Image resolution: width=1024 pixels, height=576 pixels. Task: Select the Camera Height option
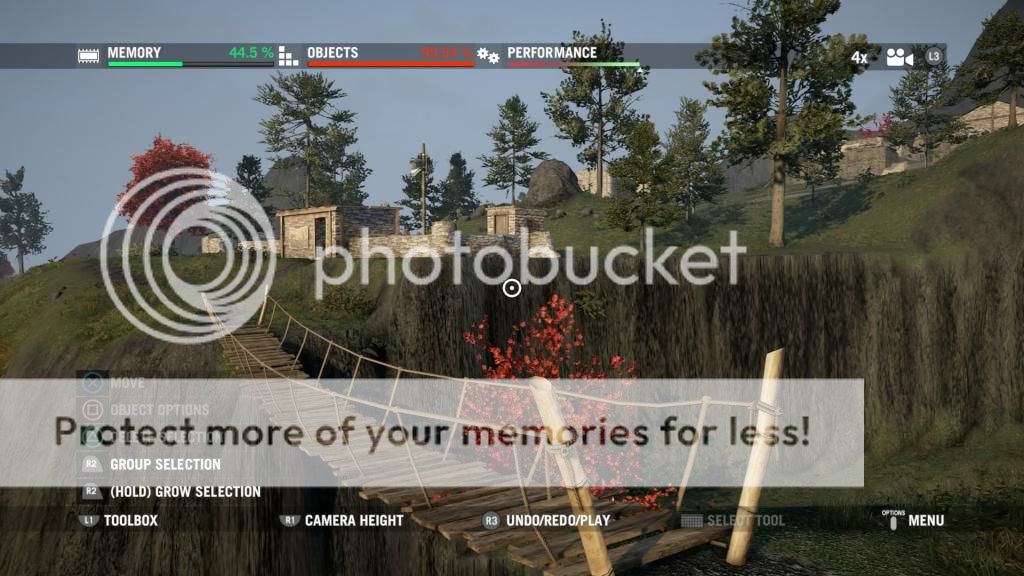pyautogui.click(x=353, y=520)
